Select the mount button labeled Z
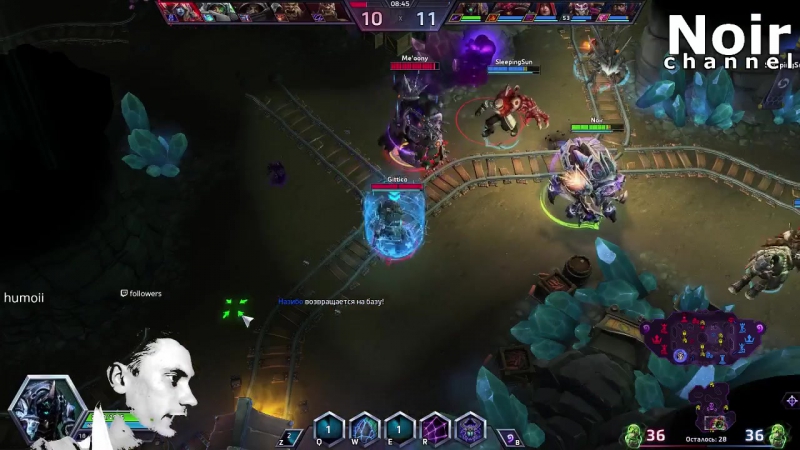Viewport: 800px width, 450px height. [290, 436]
